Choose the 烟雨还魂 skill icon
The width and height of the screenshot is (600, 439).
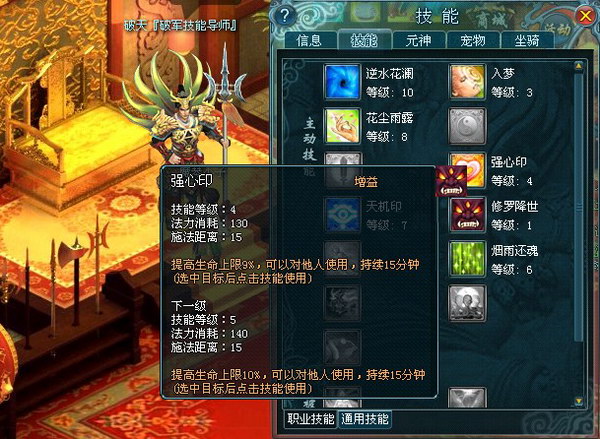pos(467,260)
